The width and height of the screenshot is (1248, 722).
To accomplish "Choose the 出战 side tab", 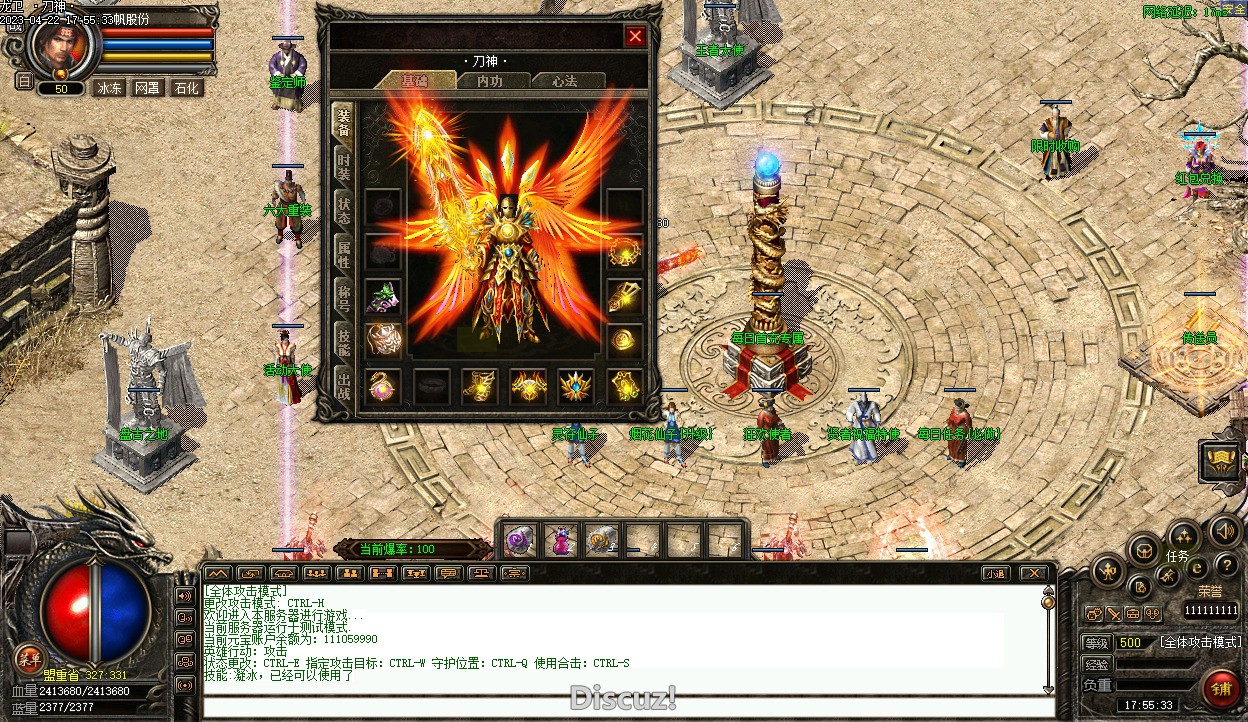I will [x=343, y=385].
